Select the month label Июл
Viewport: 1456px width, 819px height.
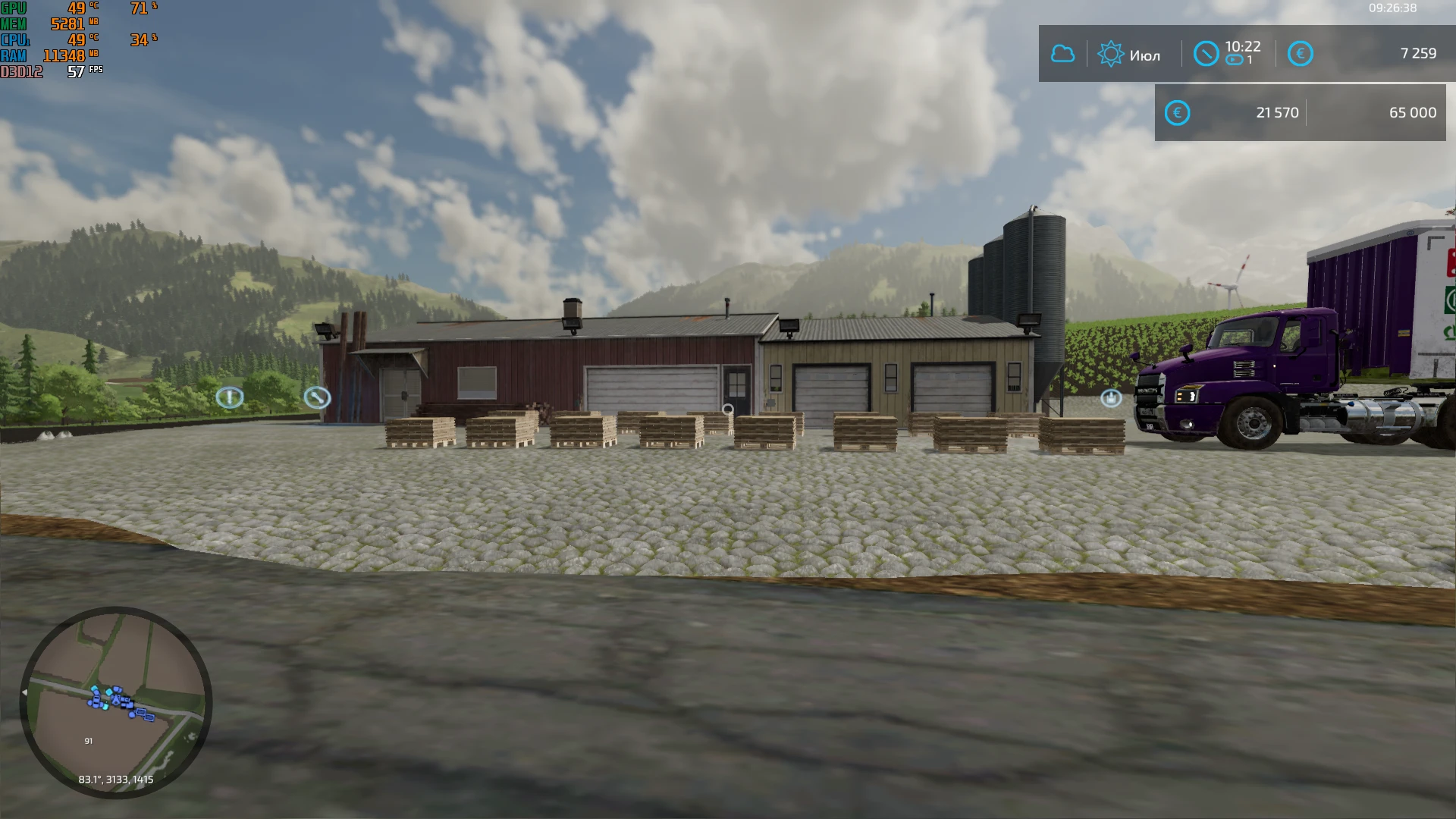(1147, 55)
